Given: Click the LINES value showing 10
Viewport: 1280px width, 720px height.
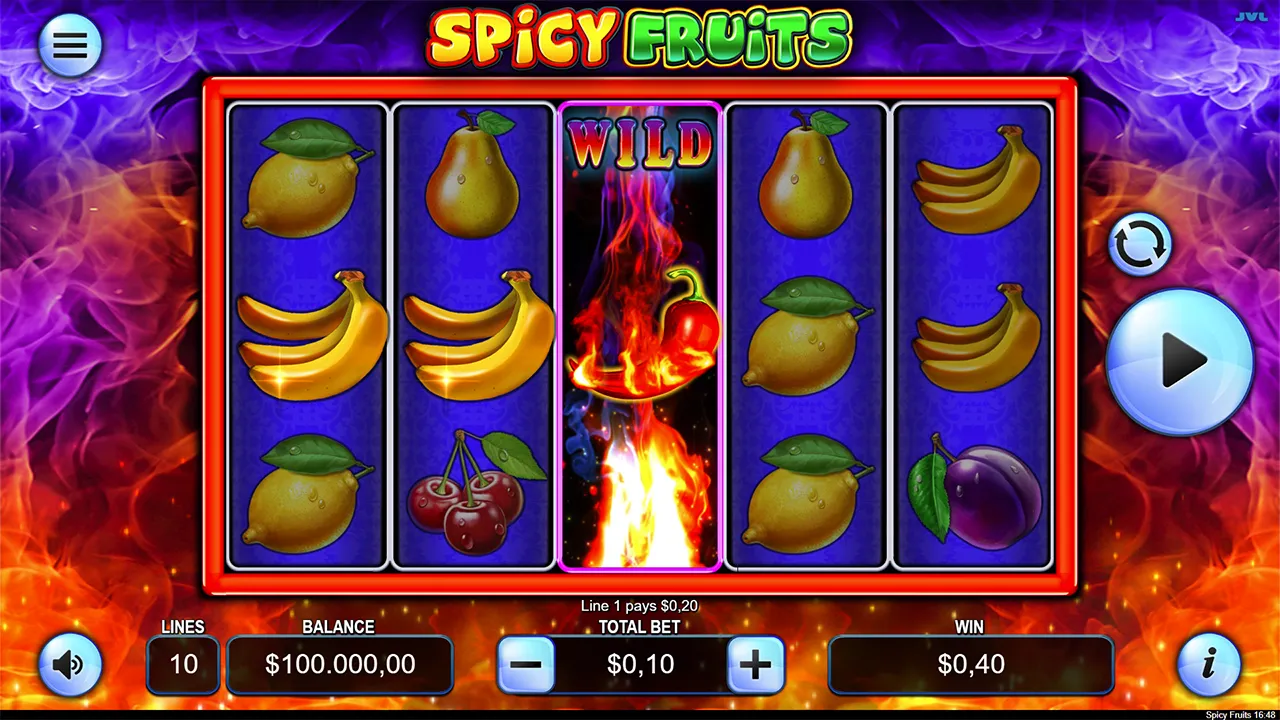Looking at the screenshot, I should (183, 664).
